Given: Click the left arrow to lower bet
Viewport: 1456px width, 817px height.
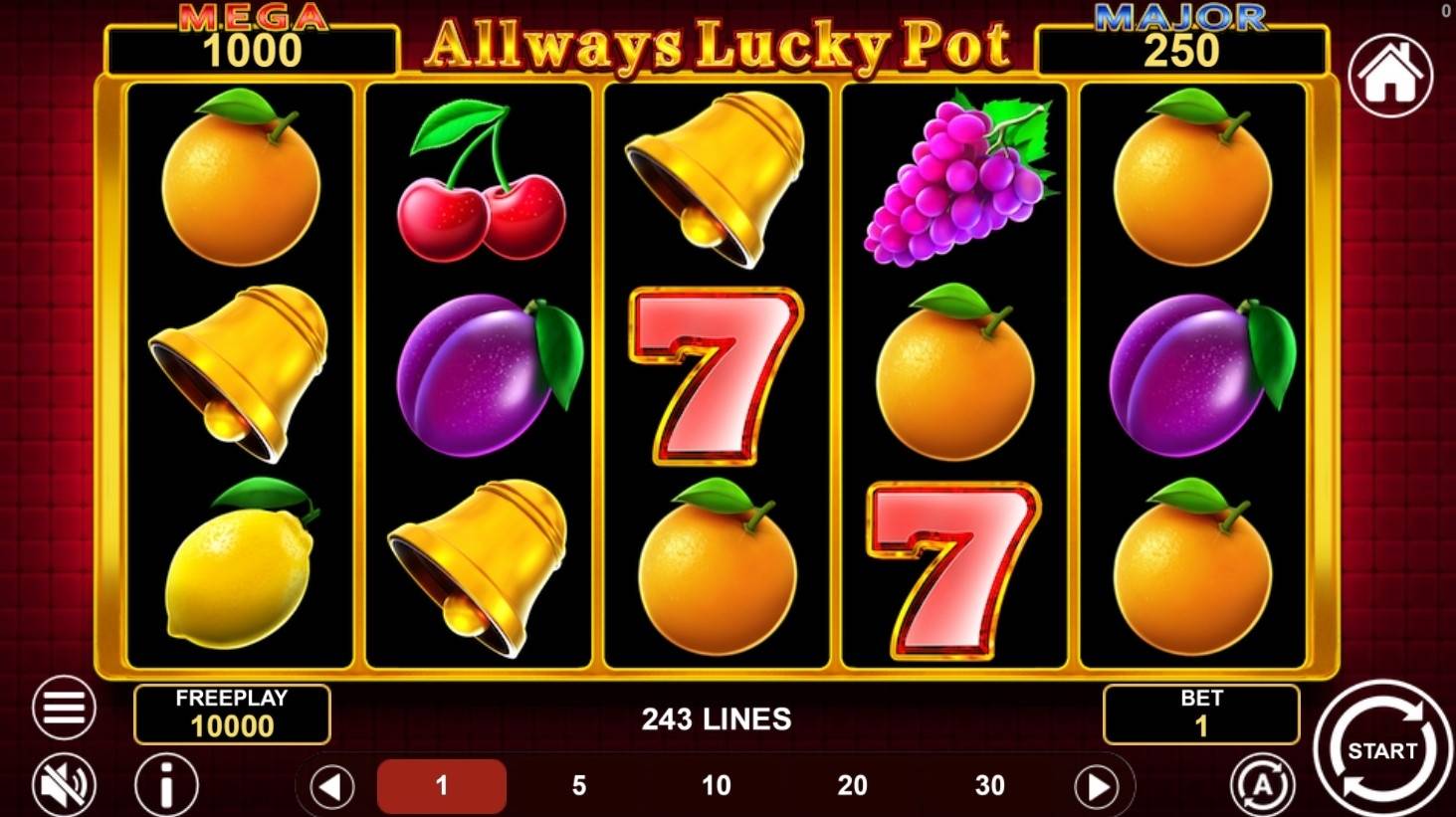Looking at the screenshot, I should click(331, 785).
